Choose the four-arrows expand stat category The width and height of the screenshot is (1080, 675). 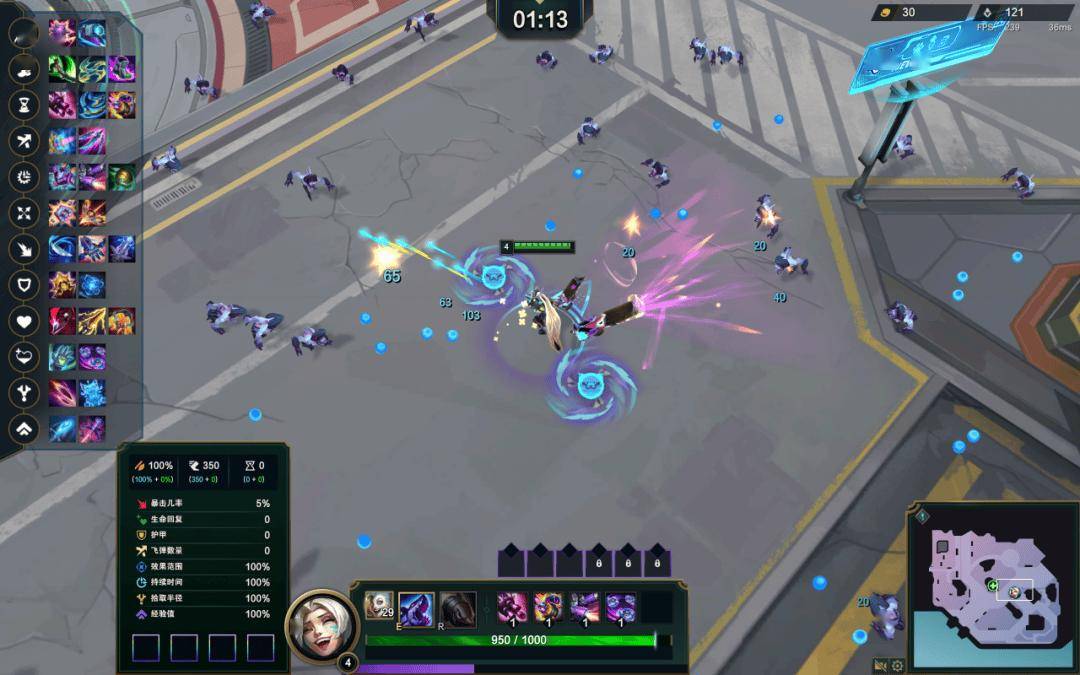24,213
